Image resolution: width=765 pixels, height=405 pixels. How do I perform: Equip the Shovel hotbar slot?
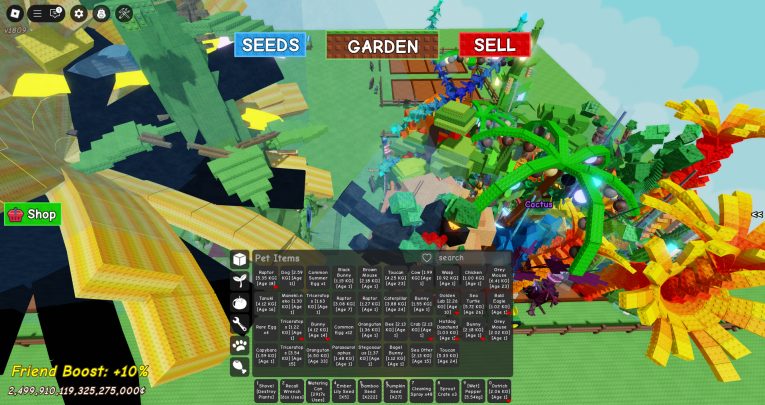click(266, 388)
